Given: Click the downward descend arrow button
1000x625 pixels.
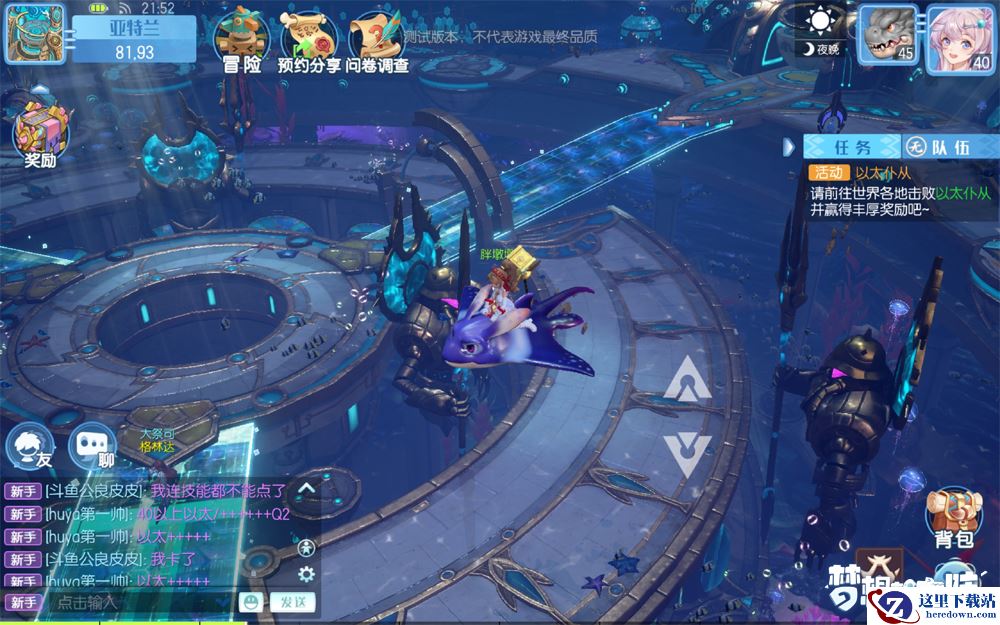Looking at the screenshot, I should [x=687, y=453].
